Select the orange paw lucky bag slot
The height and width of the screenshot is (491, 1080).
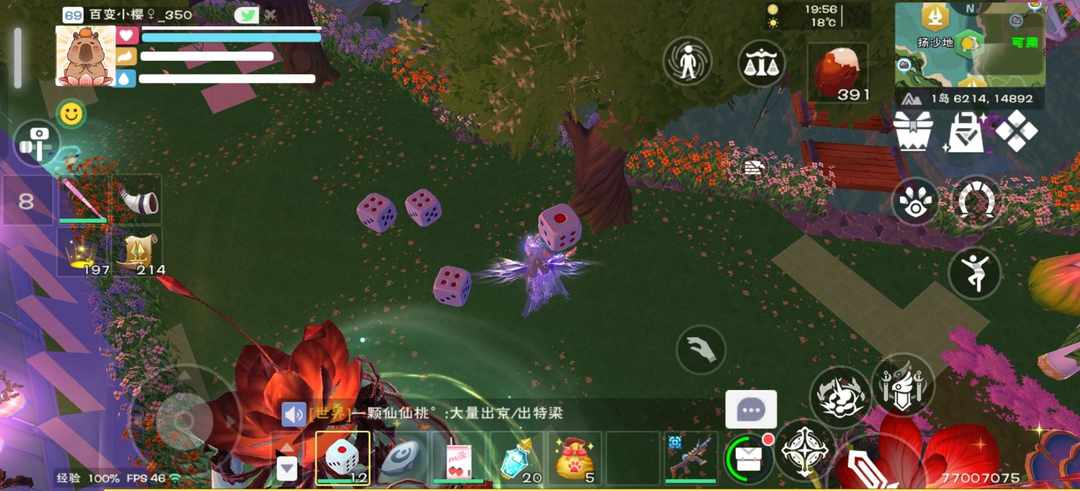tap(575, 459)
